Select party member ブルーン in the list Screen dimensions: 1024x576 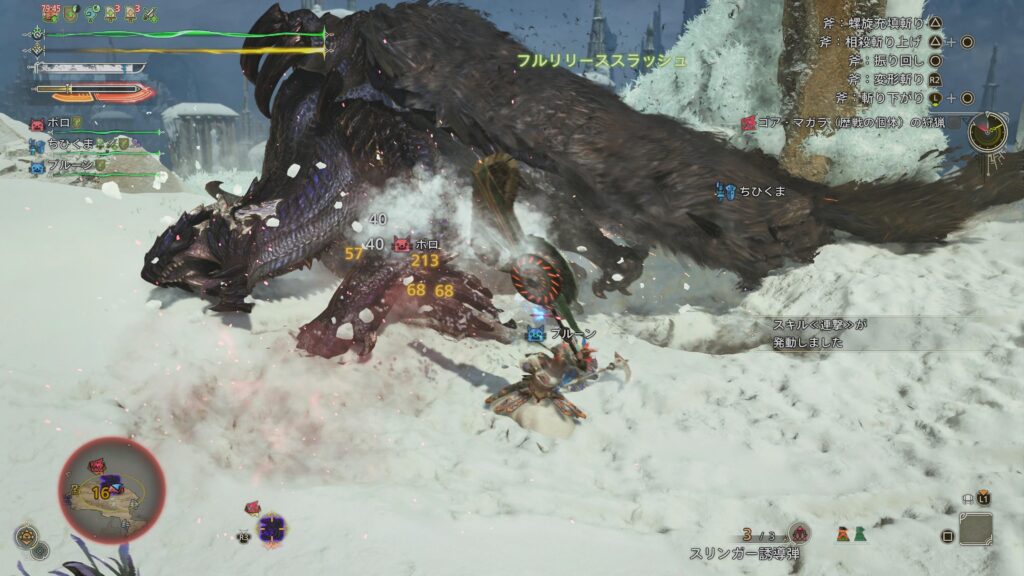point(69,165)
